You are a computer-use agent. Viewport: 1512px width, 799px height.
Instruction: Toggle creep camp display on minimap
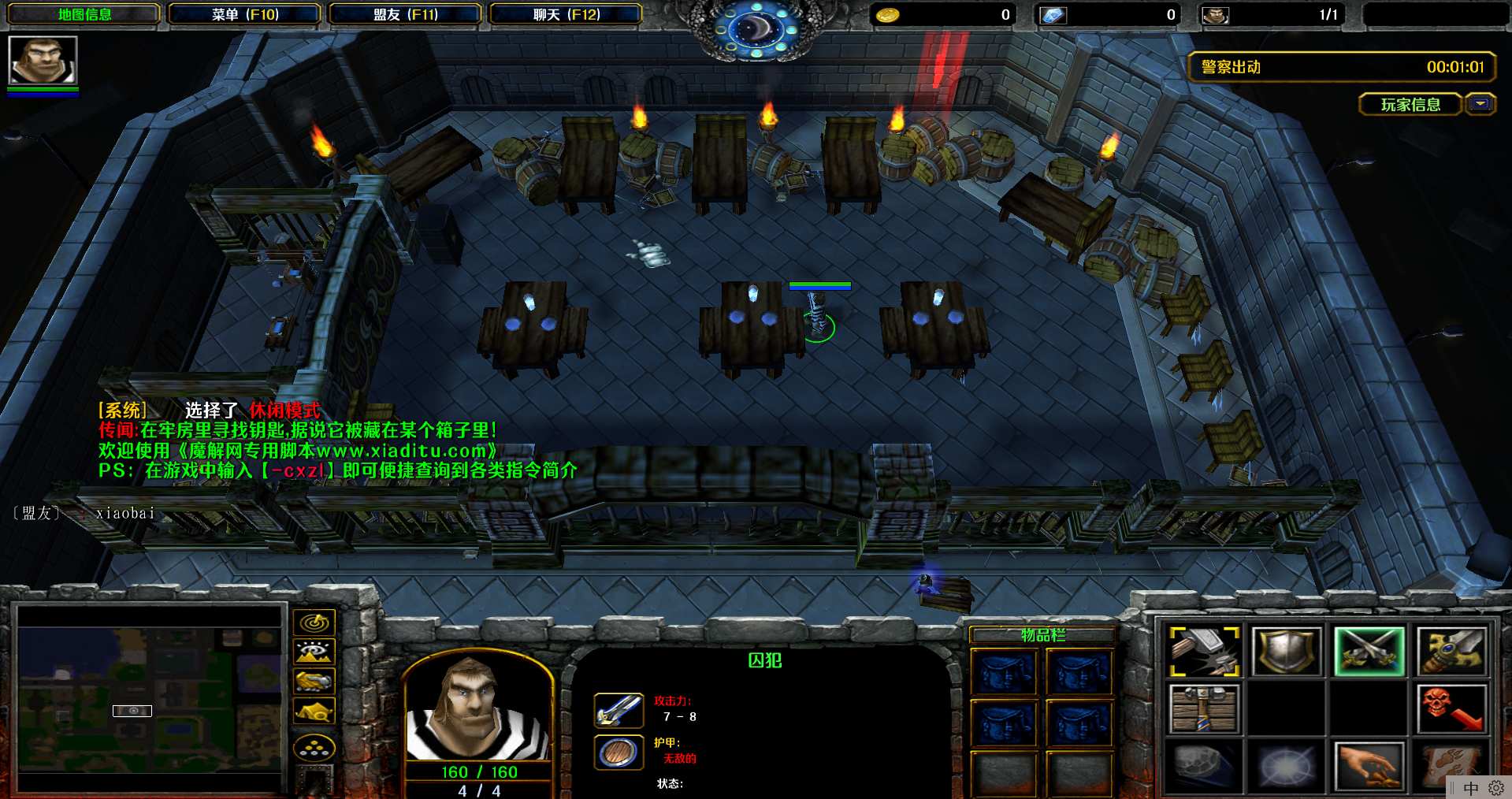coord(314,712)
